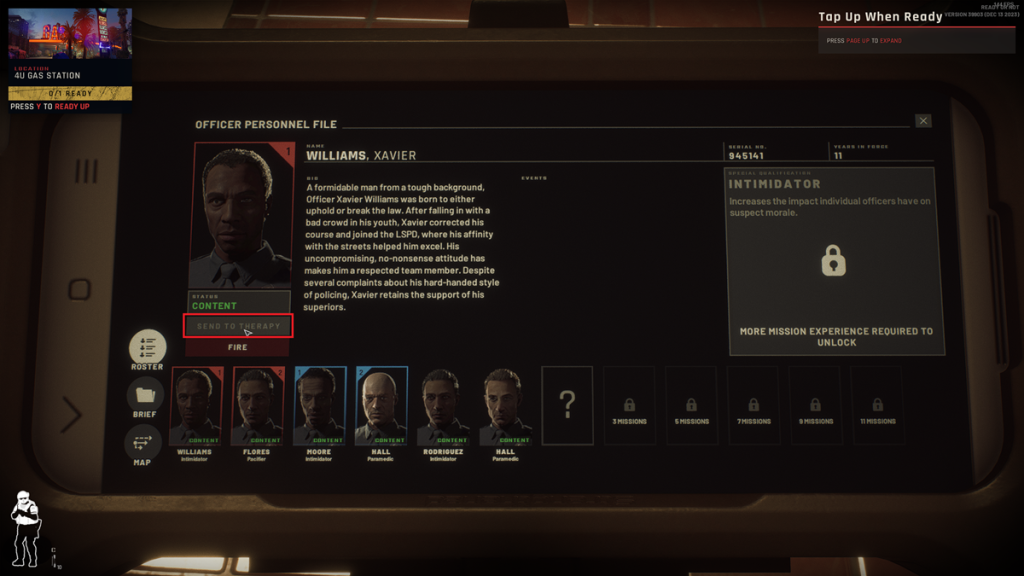Choose the locked 9 Missions slot
Image resolution: width=1024 pixels, height=576 pixels.
pyautogui.click(x=816, y=405)
